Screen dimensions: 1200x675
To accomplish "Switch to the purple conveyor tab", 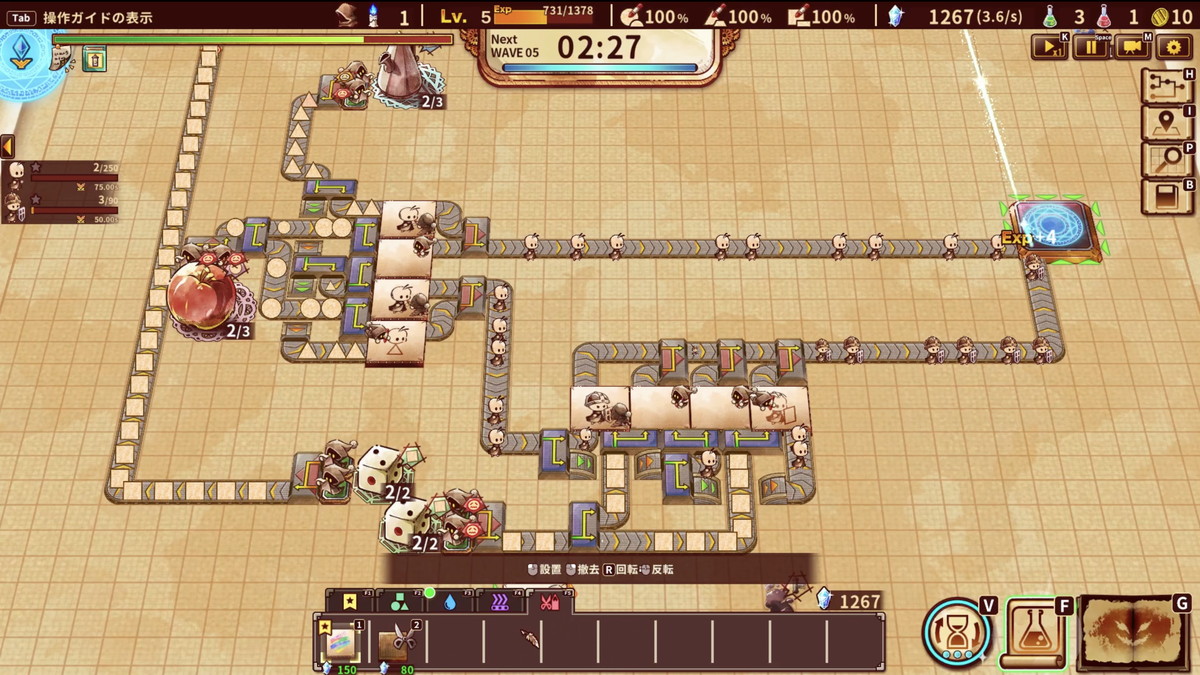I will click(x=499, y=602).
